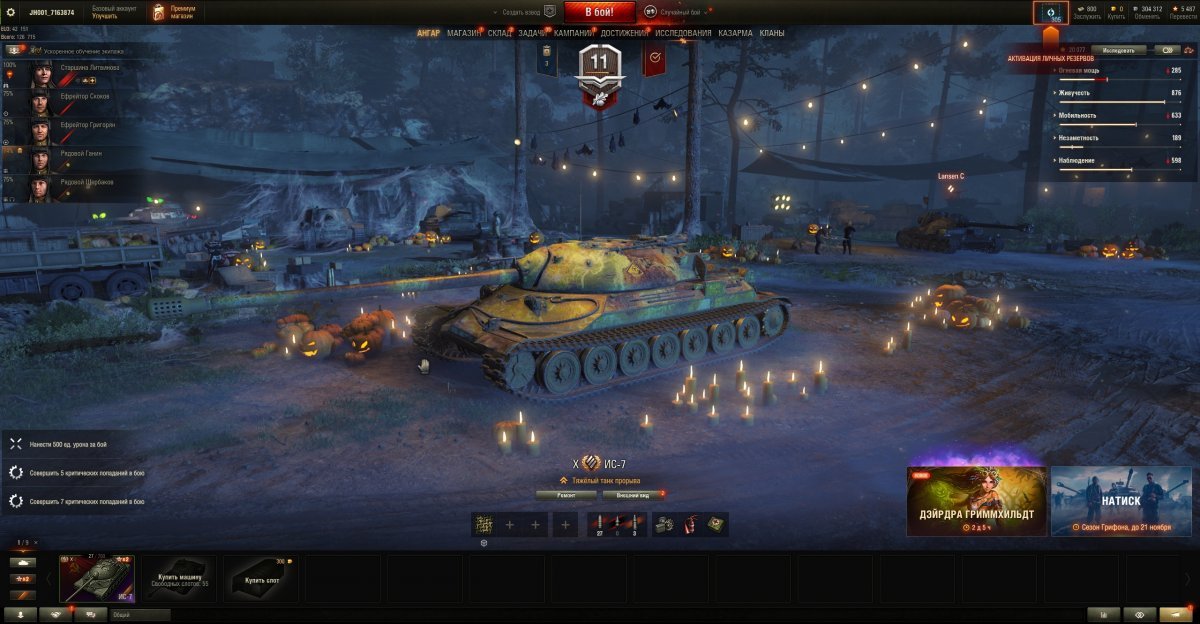
Task: Open the Магазин tab
Action: (464, 33)
